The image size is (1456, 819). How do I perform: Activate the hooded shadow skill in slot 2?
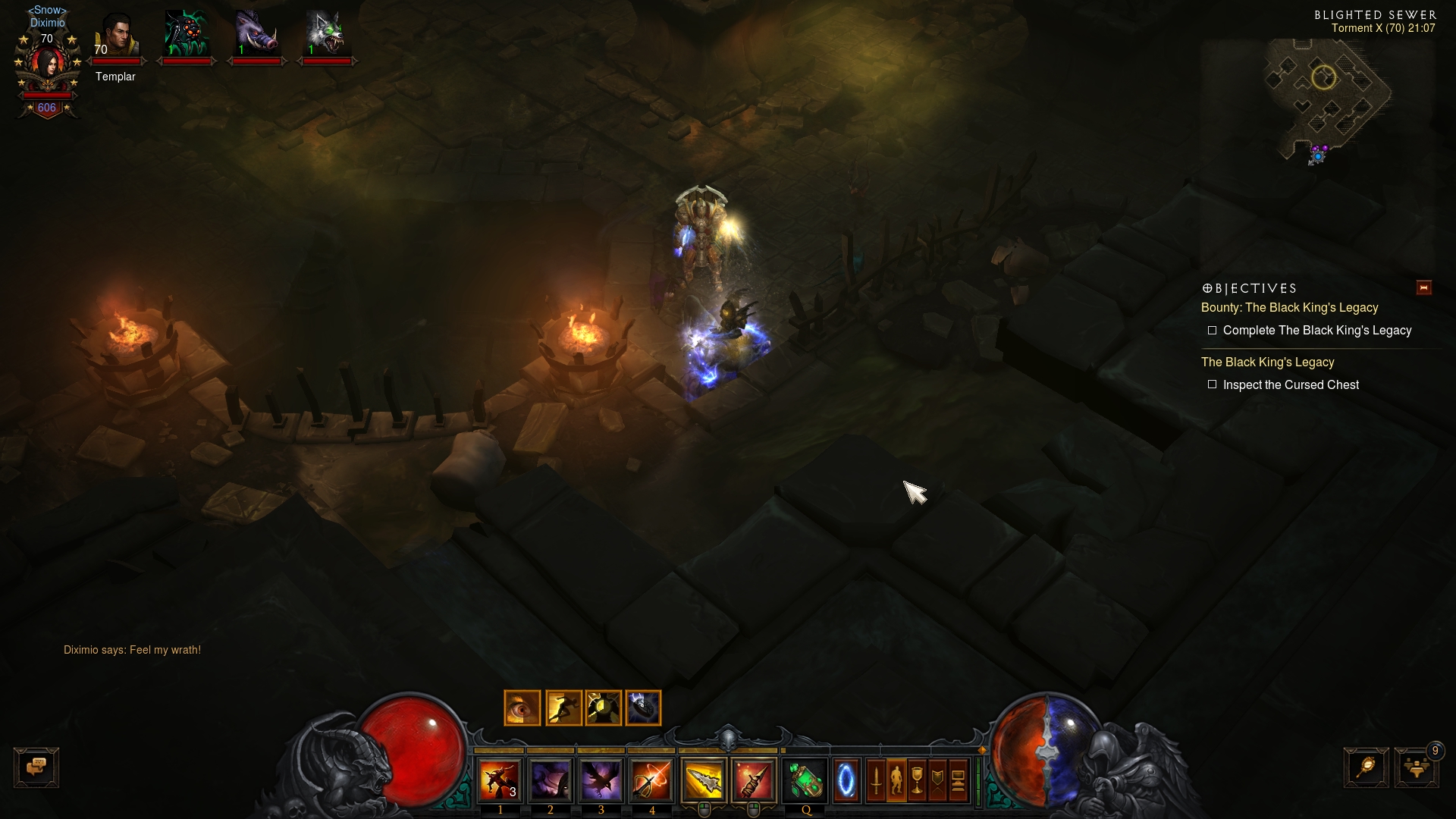[x=551, y=780]
